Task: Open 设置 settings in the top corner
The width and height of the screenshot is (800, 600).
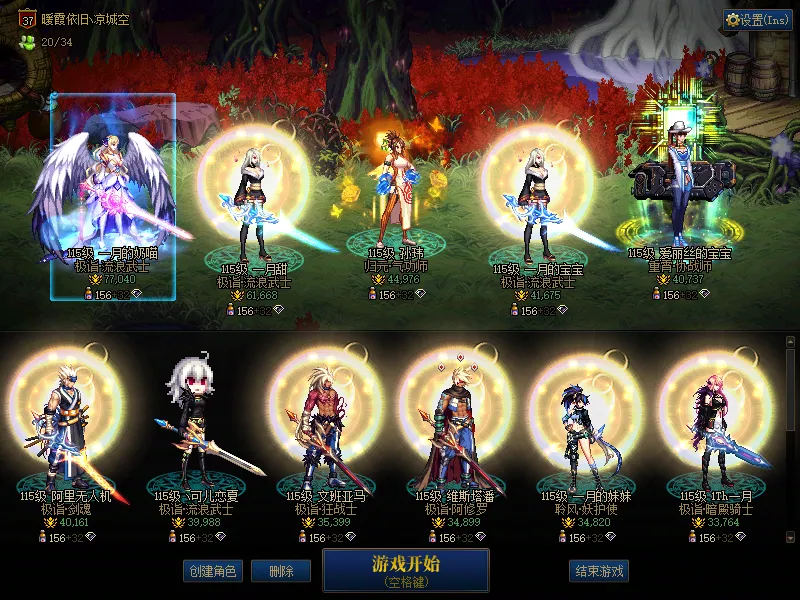Action: pyautogui.click(x=758, y=19)
